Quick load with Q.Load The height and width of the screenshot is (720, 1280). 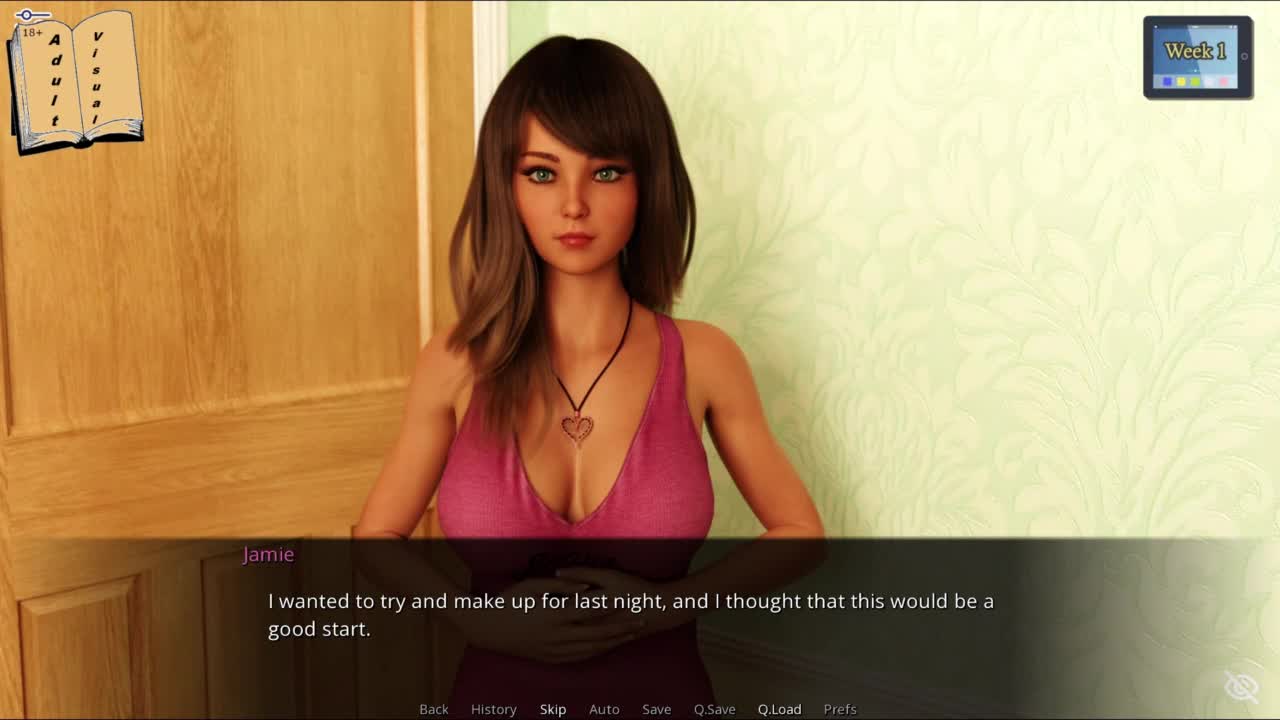pyautogui.click(x=779, y=709)
